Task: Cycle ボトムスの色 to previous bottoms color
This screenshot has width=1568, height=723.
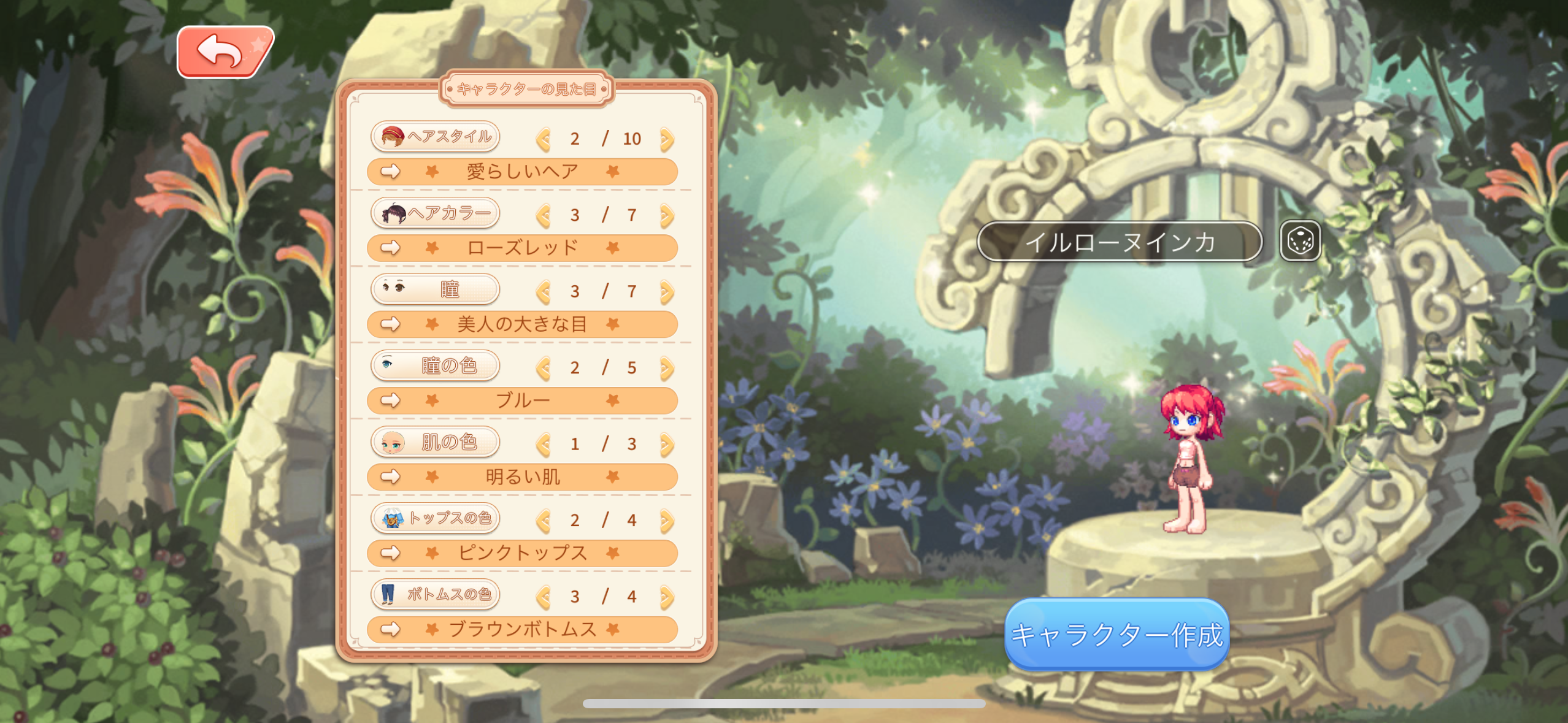Action: click(x=543, y=597)
